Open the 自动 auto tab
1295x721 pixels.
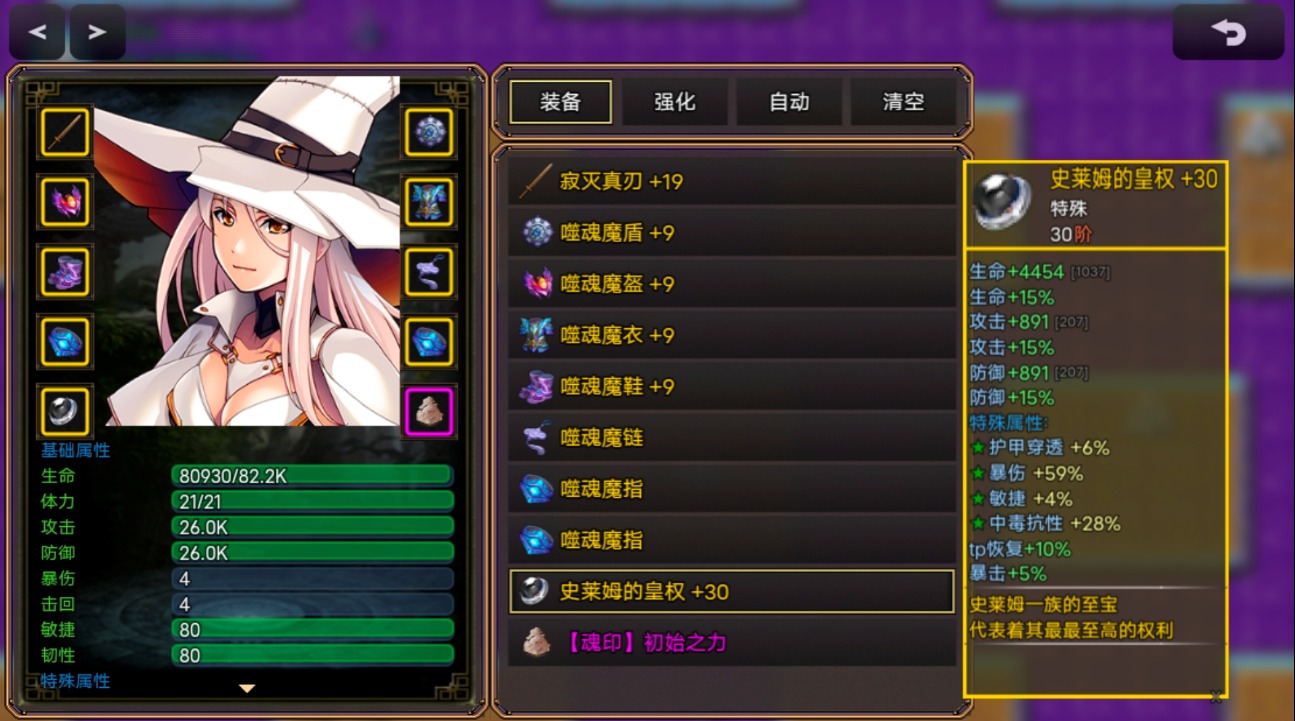tap(789, 101)
